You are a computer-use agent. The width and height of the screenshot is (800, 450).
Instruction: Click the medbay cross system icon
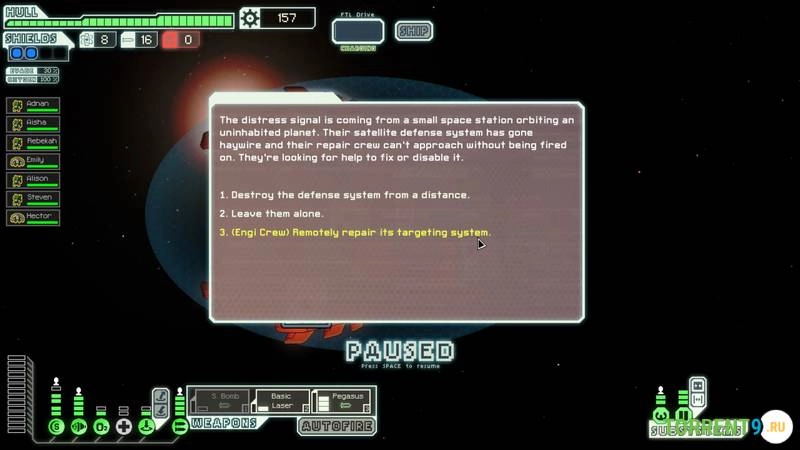coord(123,427)
